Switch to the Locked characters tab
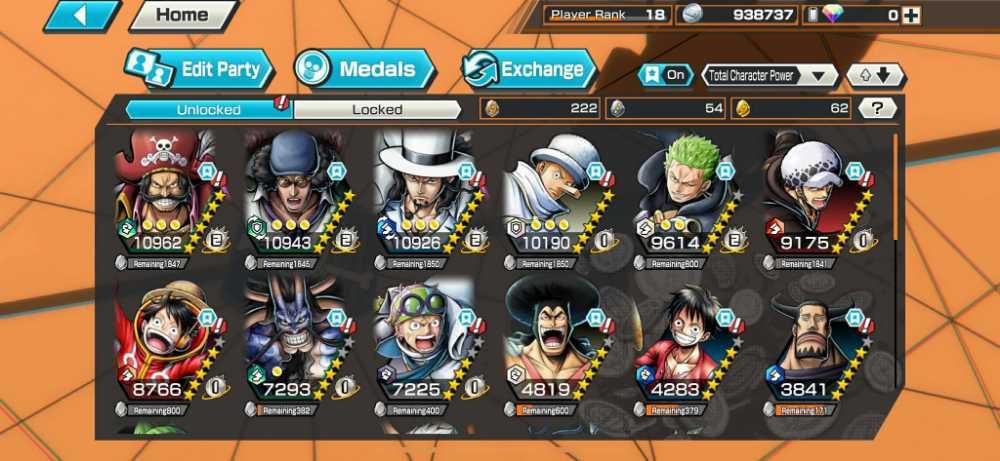Screen dimensions: 1000x461 coord(377,109)
